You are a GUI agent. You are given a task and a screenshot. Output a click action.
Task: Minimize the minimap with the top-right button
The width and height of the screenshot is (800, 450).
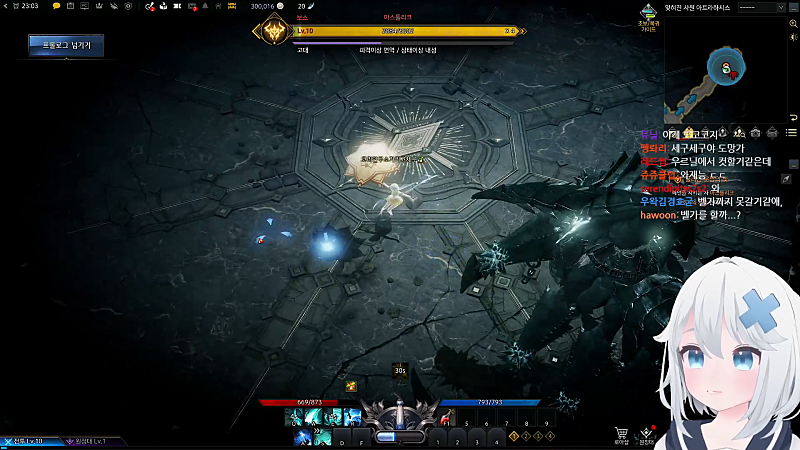(793, 6)
